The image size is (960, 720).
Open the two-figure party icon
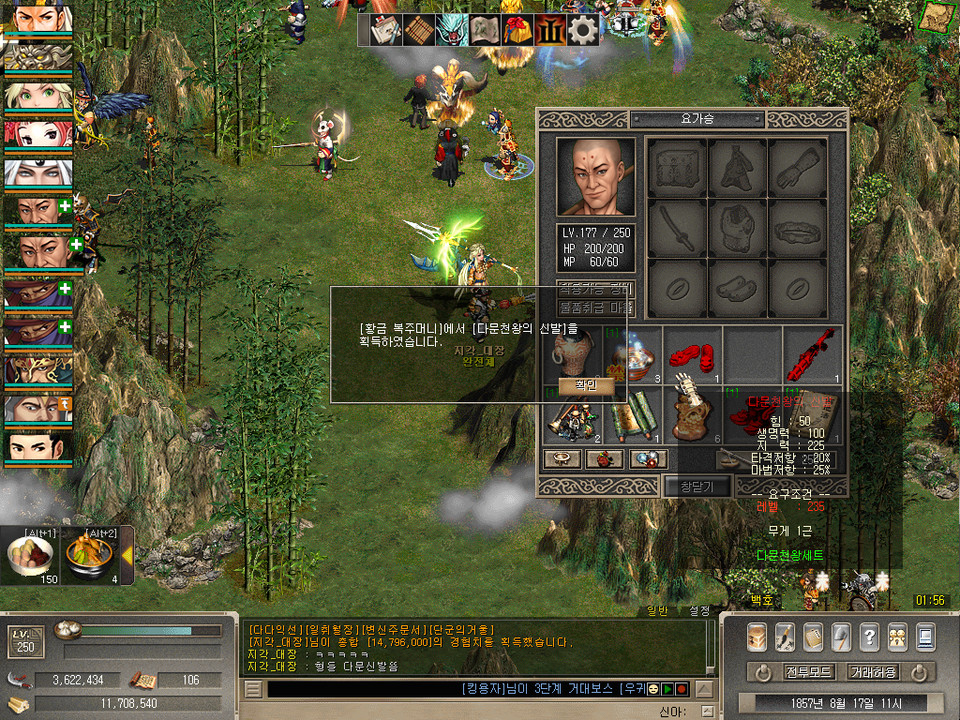click(x=897, y=635)
